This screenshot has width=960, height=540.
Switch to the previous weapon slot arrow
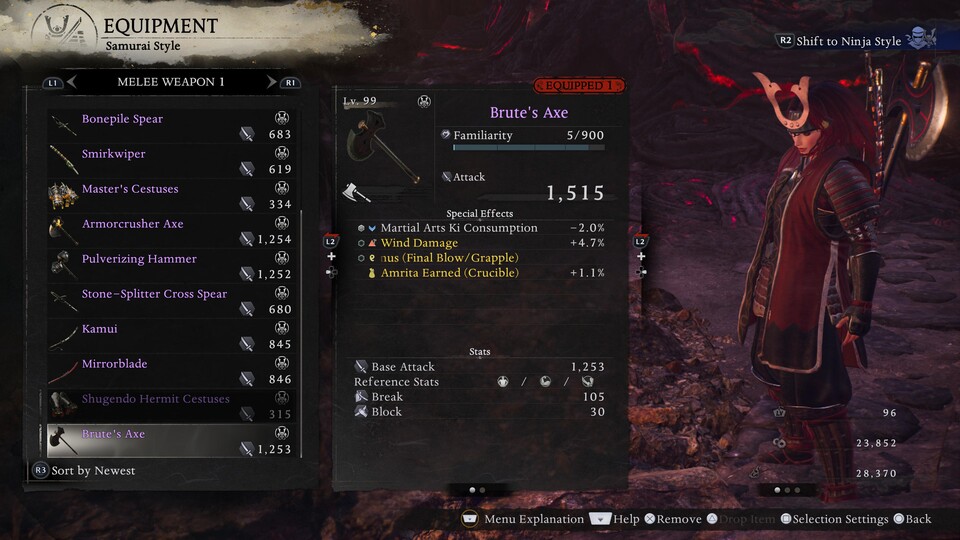tap(72, 82)
